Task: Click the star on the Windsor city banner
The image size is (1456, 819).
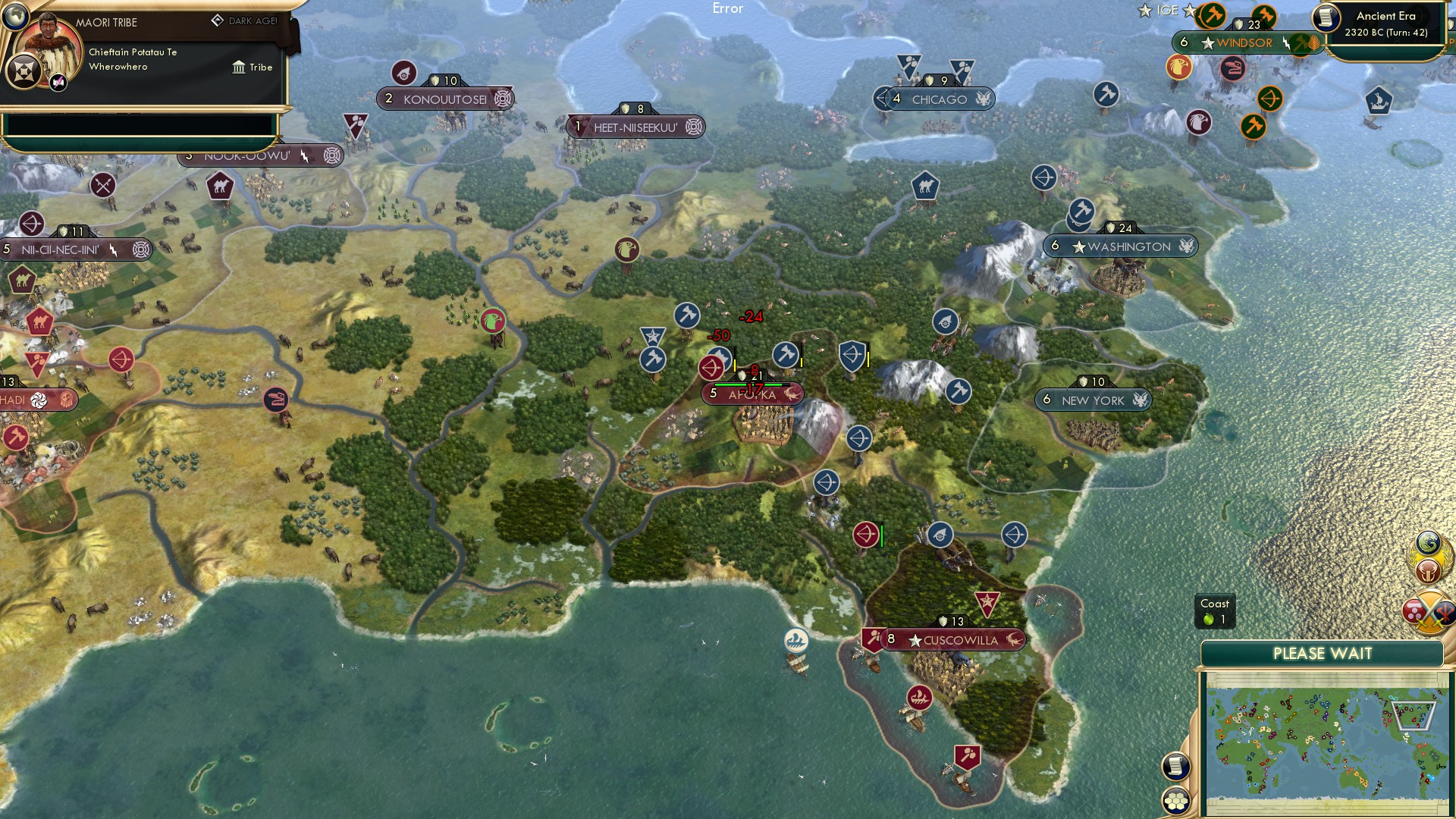Action: (x=1208, y=42)
